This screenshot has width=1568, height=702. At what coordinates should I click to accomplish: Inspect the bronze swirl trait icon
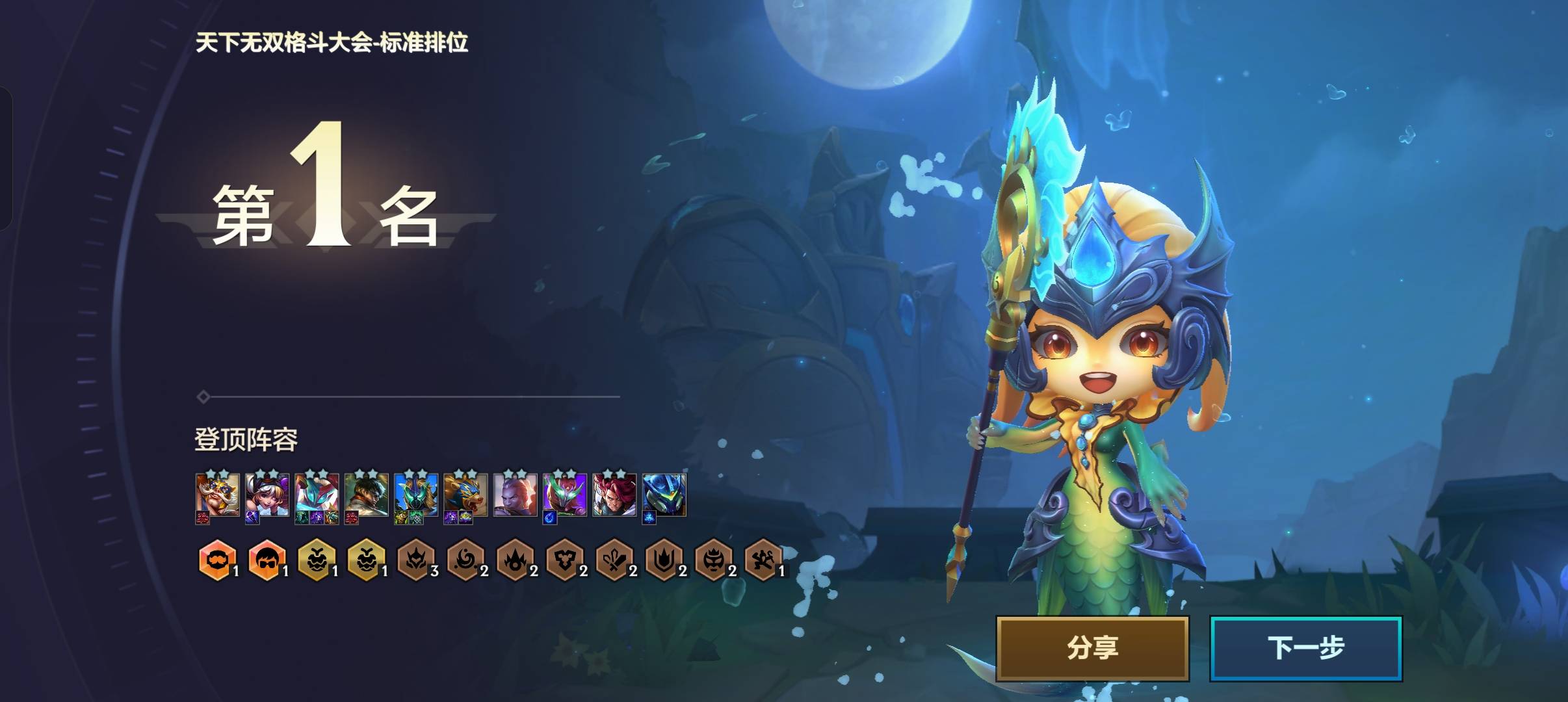465,559
